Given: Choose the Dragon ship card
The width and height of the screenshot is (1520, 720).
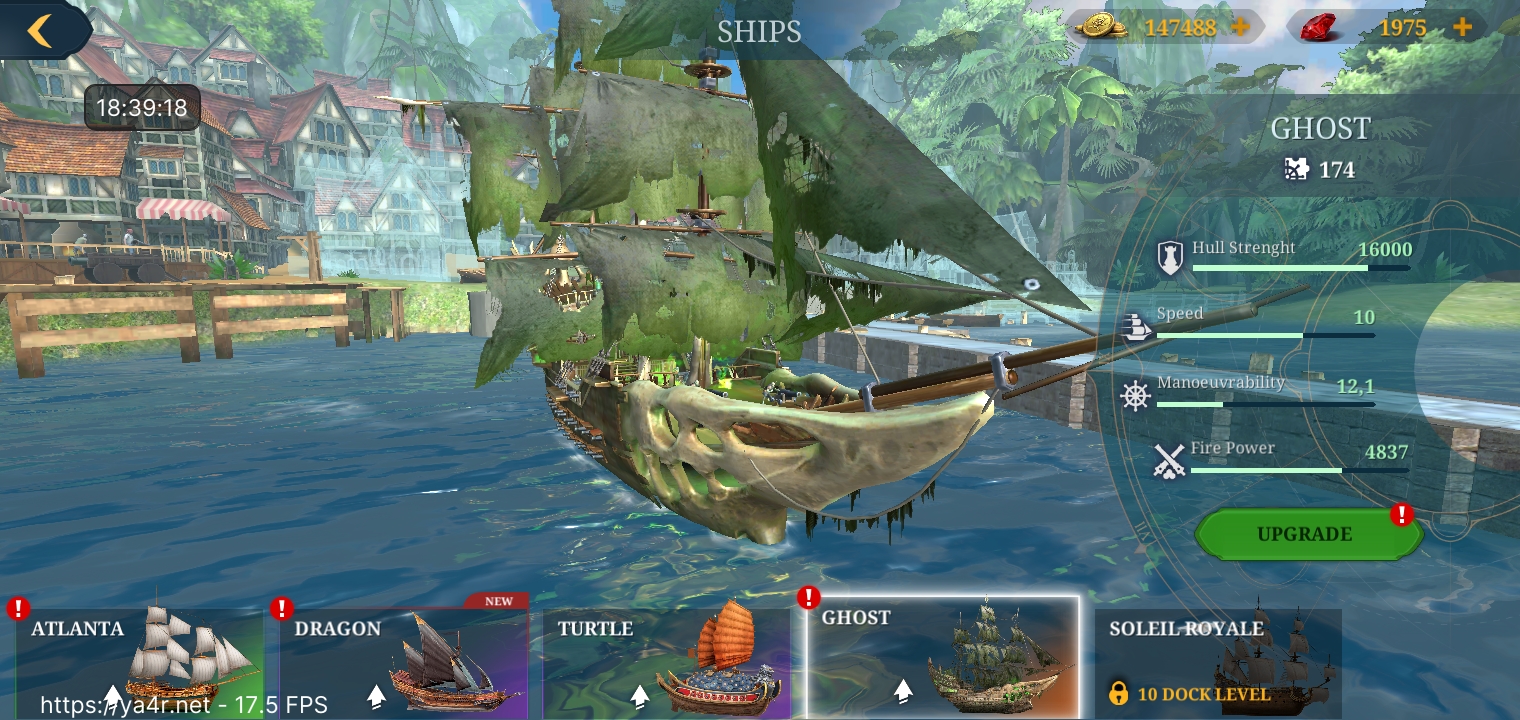Looking at the screenshot, I should (x=403, y=660).
